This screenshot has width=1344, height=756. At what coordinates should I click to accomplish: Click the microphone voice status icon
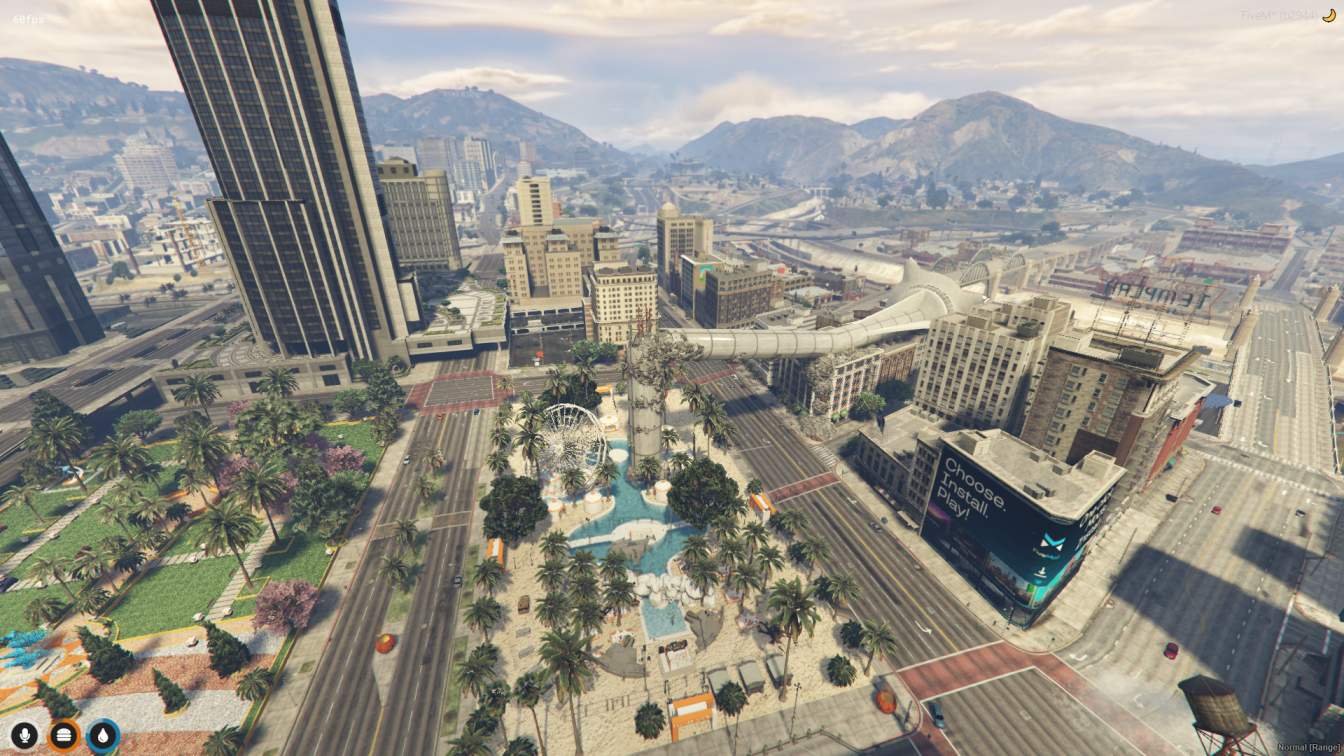pyautogui.click(x=24, y=736)
